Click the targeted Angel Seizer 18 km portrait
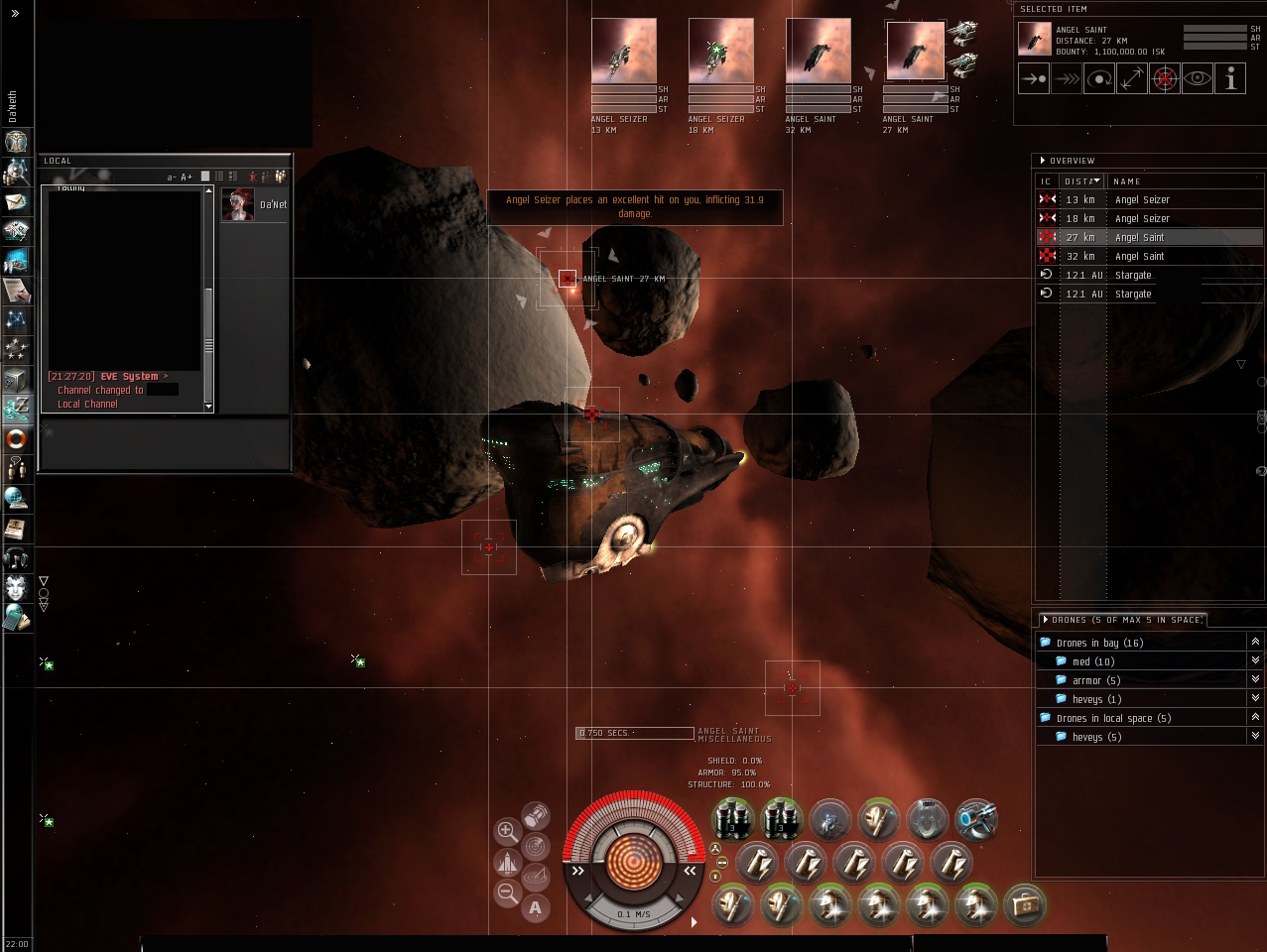The image size is (1267, 952). (x=720, y=51)
